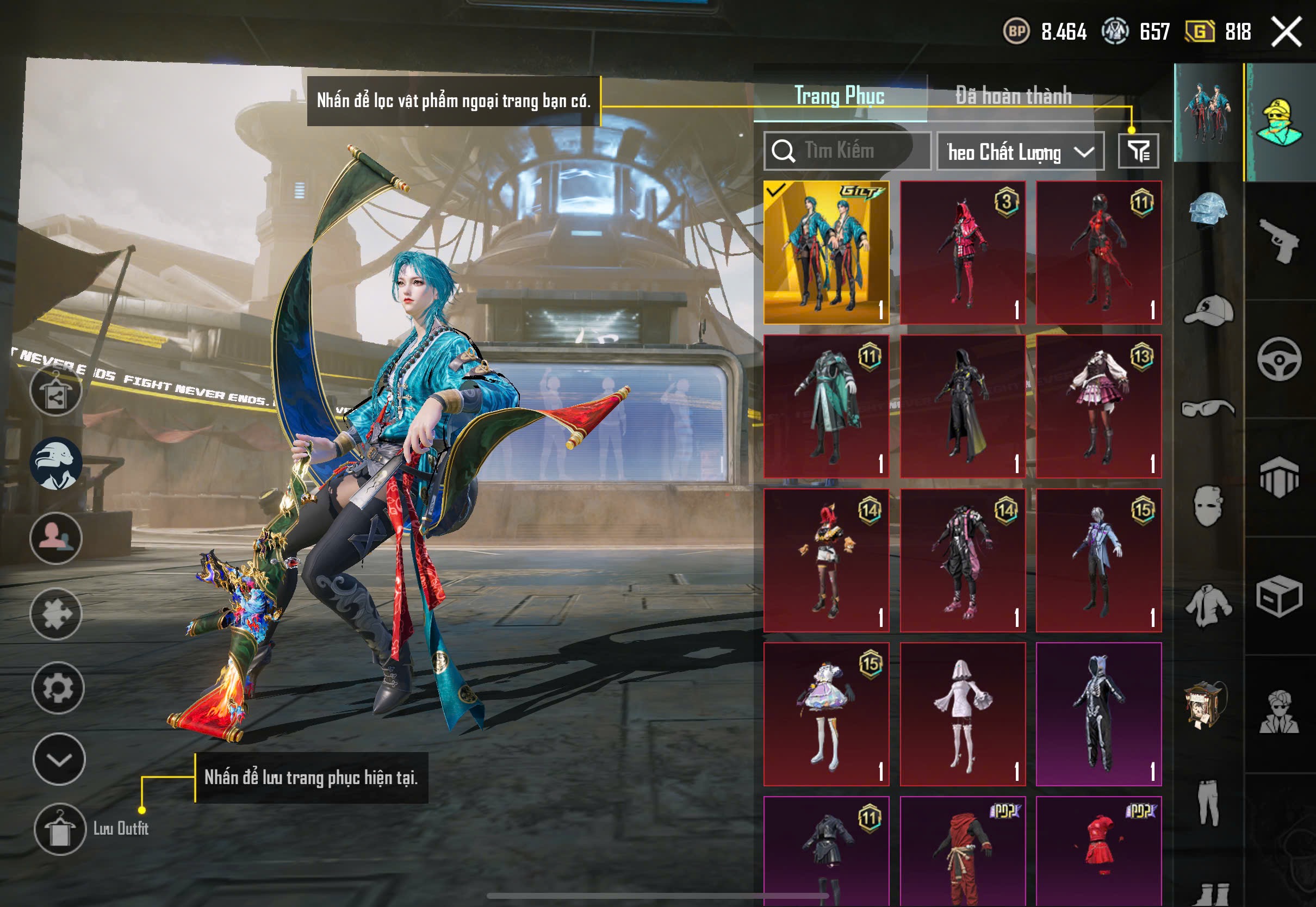Viewport: 1316px width, 907px height.
Task: Click the Tìm Kiếm search box
Action: [x=847, y=151]
